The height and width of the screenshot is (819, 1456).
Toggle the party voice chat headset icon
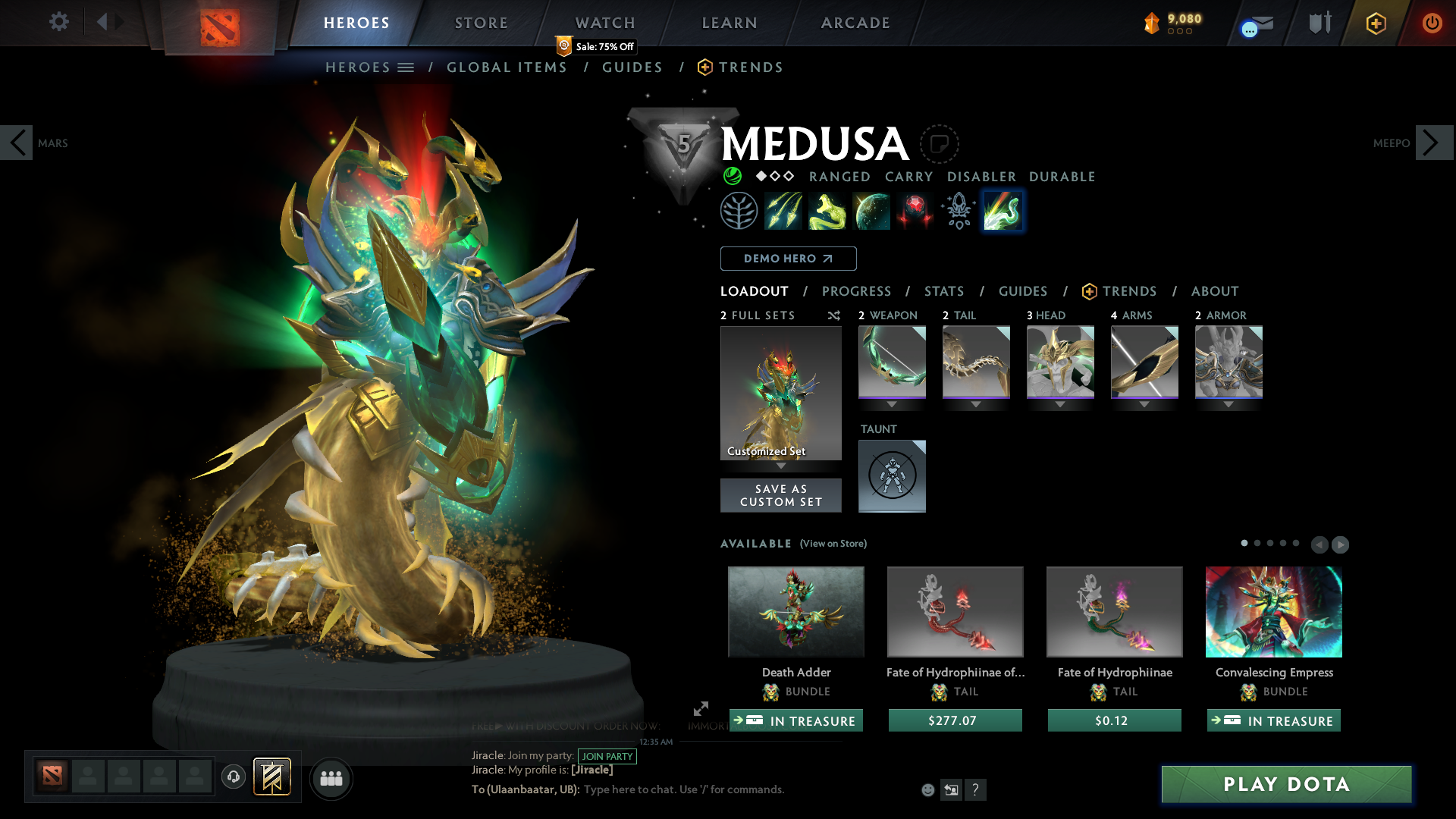pyautogui.click(x=233, y=777)
